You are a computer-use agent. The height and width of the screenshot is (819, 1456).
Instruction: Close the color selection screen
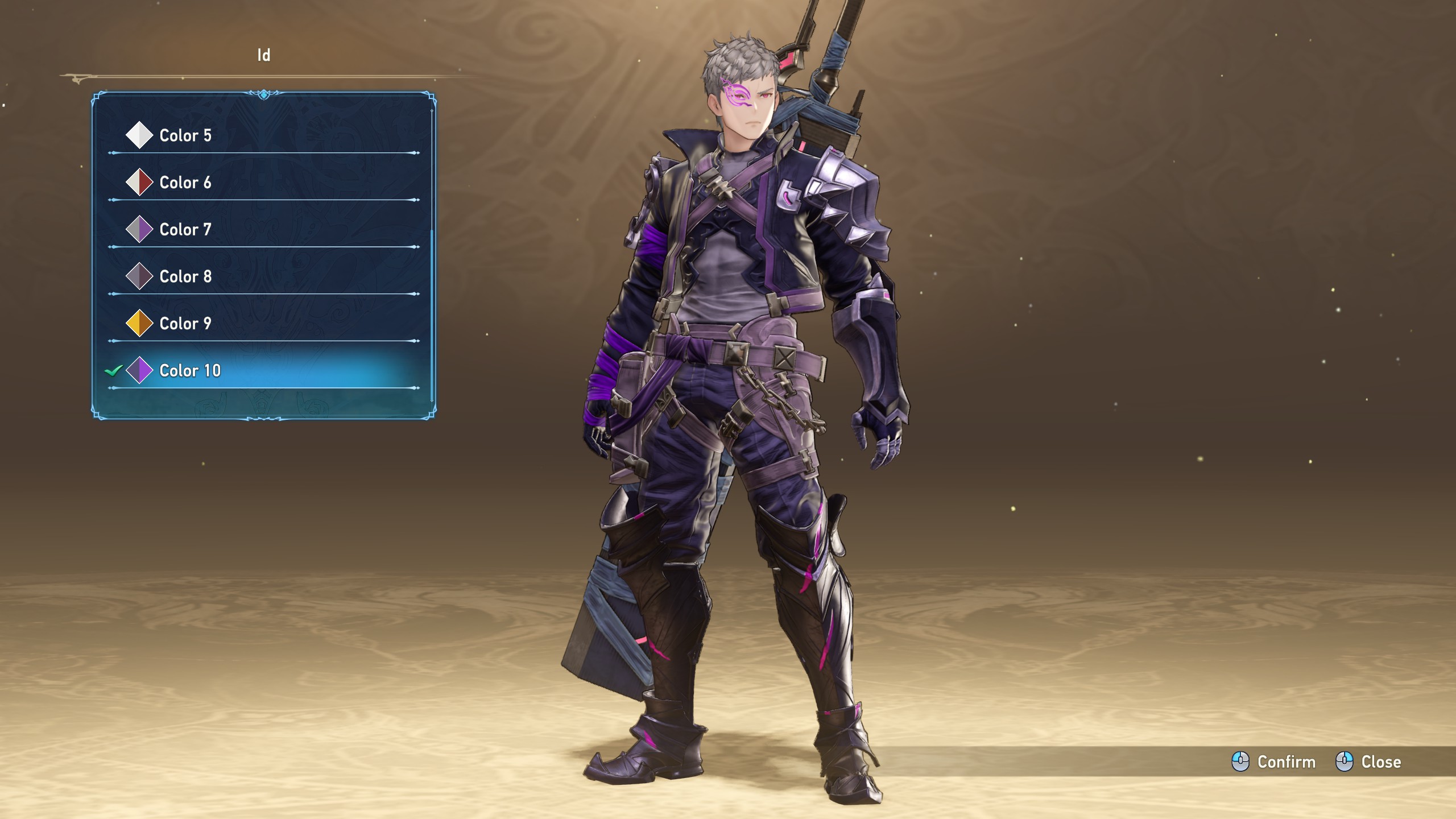point(1368,762)
